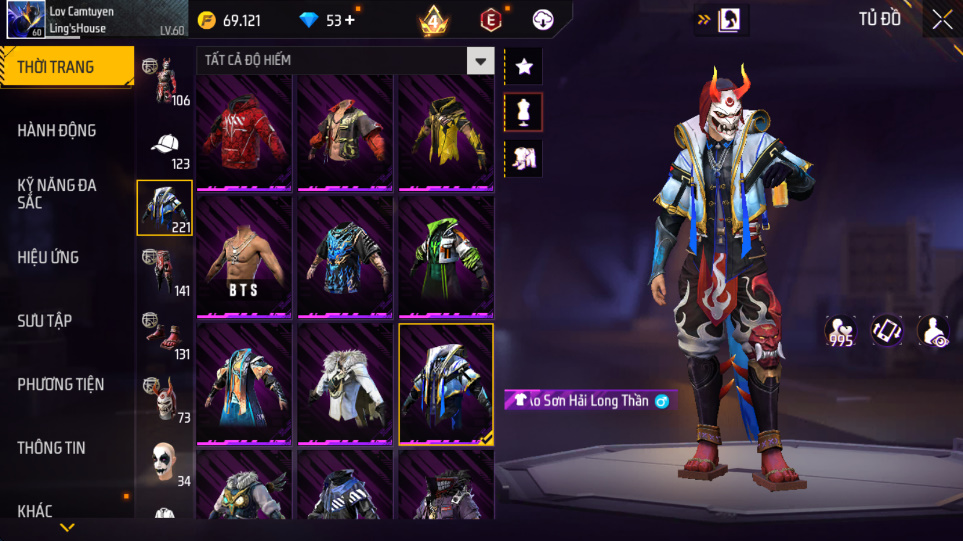Screen dimensions: 963x541
Task: Show favorites with the star filter
Action: tap(524, 67)
